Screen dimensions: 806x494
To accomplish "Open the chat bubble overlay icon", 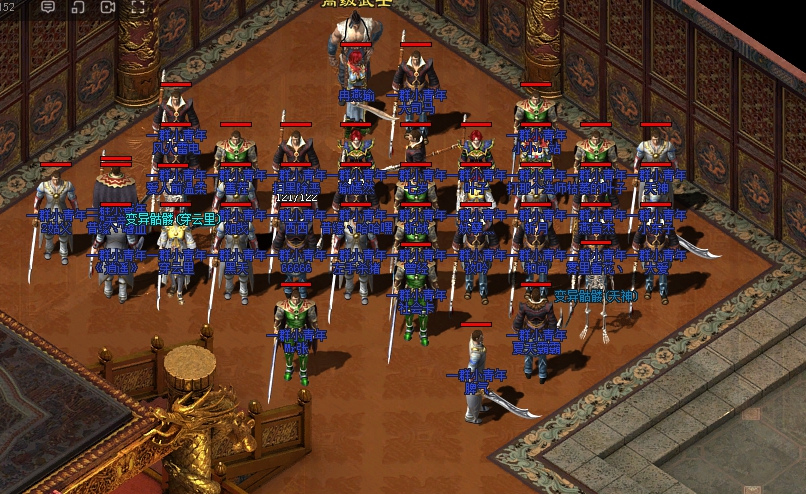I will (48, 7).
